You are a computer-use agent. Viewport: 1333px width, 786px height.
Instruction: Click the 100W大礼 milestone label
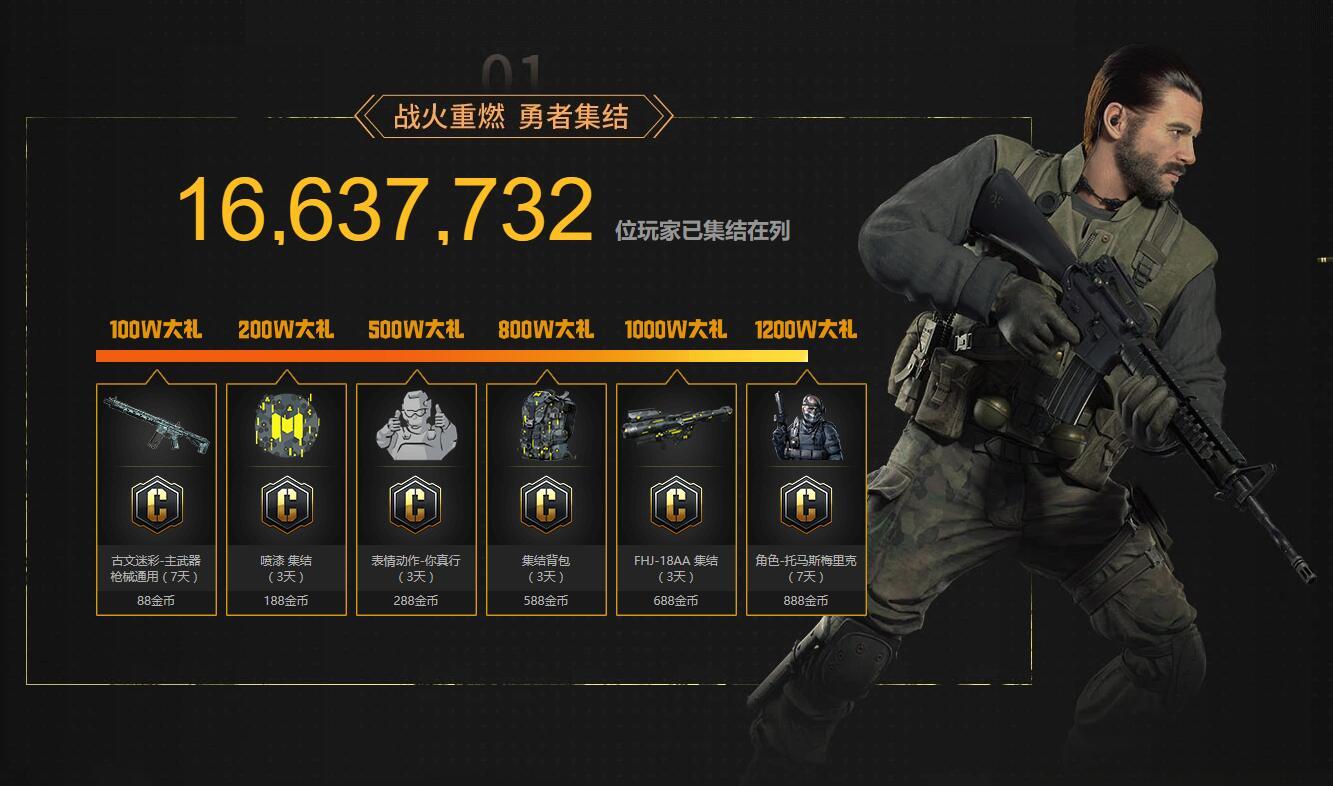tap(156, 330)
